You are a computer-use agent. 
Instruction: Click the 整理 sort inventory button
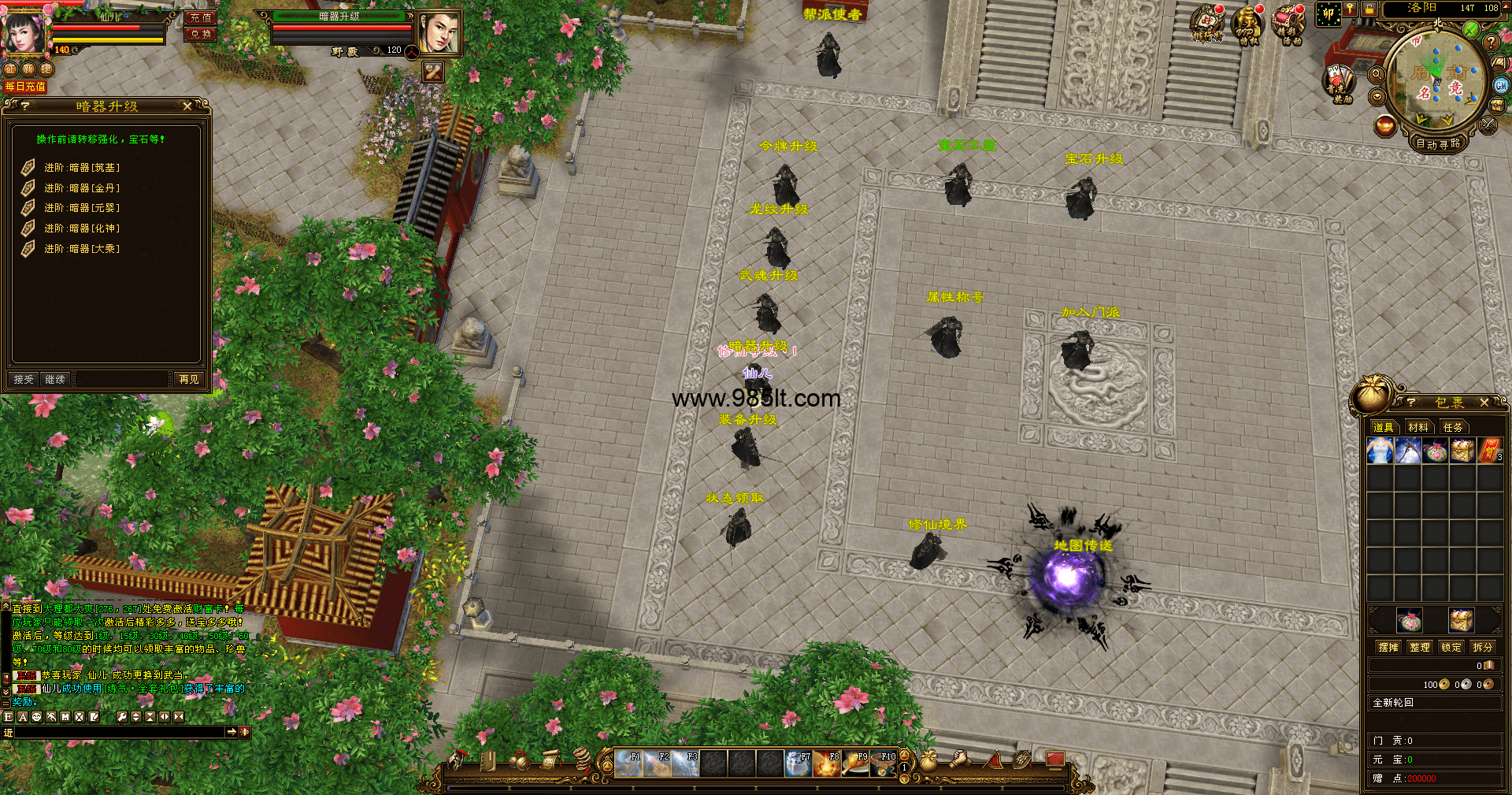[x=1419, y=648]
